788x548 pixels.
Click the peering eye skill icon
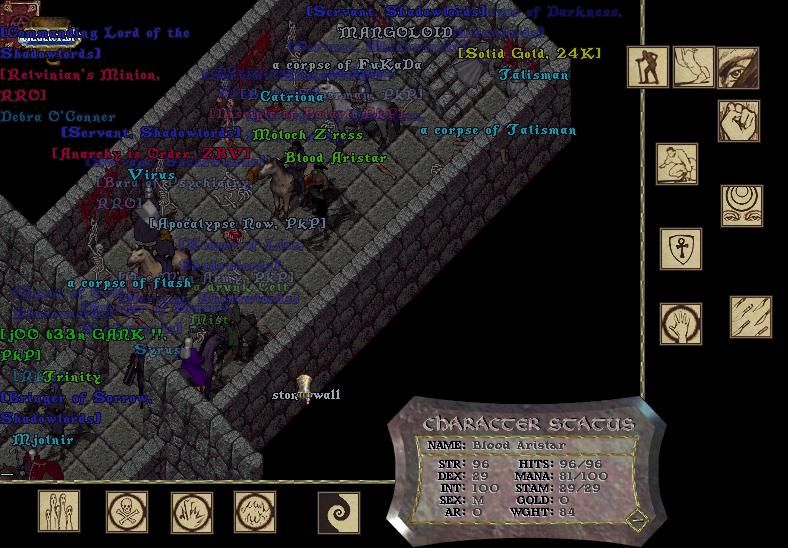pyautogui.click(x=738, y=67)
